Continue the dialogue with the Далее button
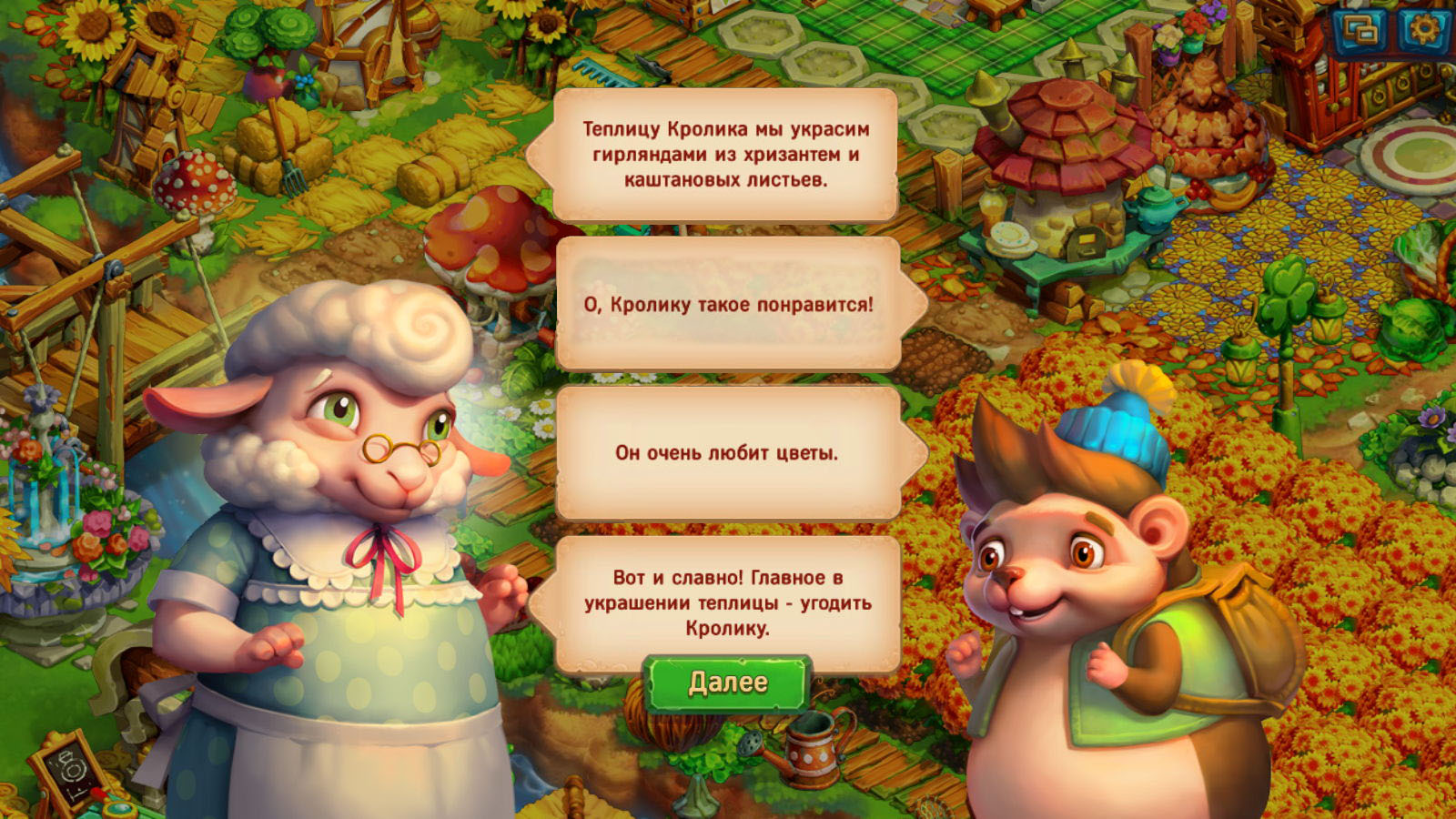The width and height of the screenshot is (1456, 819). (x=727, y=682)
